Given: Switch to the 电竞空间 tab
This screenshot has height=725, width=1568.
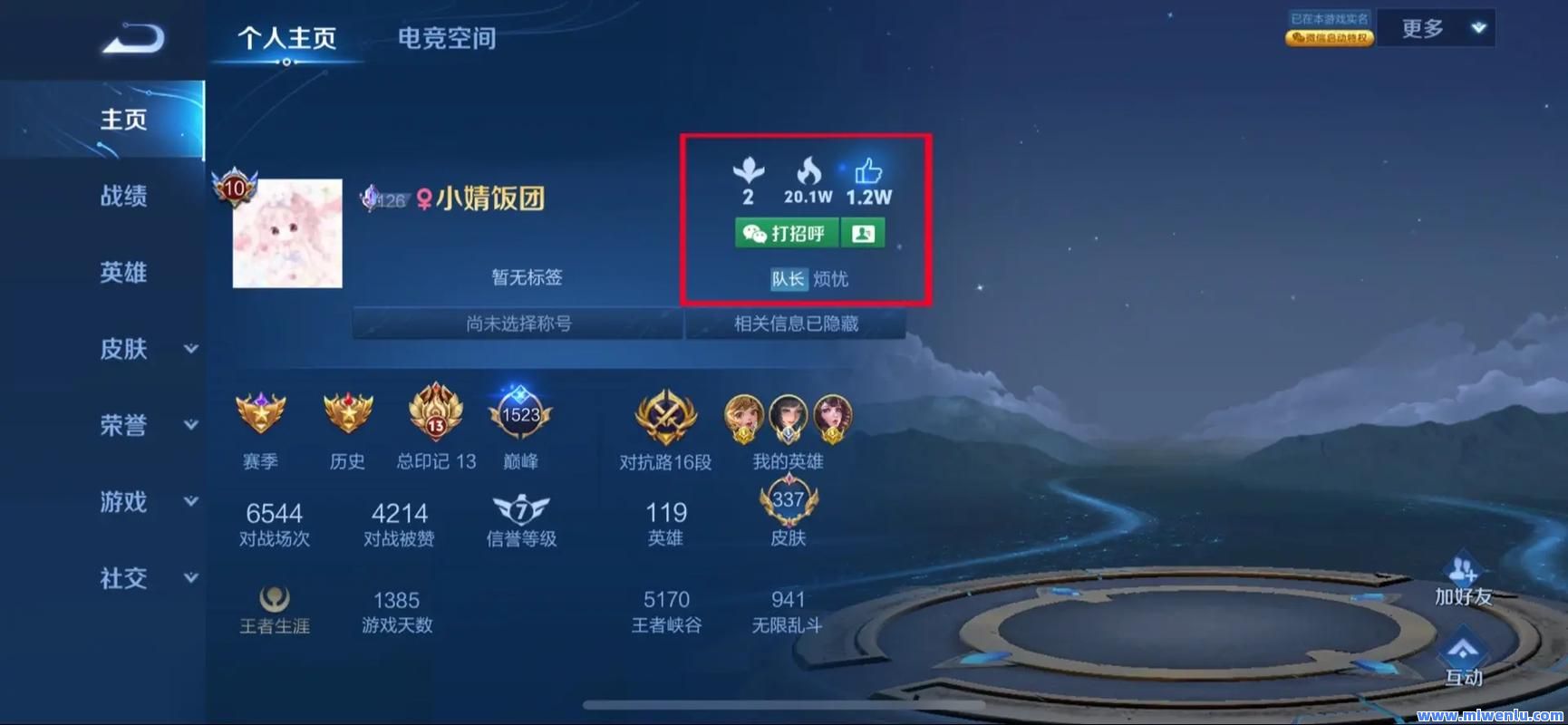Looking at the screenshot, I should click(x=444, y=39).
